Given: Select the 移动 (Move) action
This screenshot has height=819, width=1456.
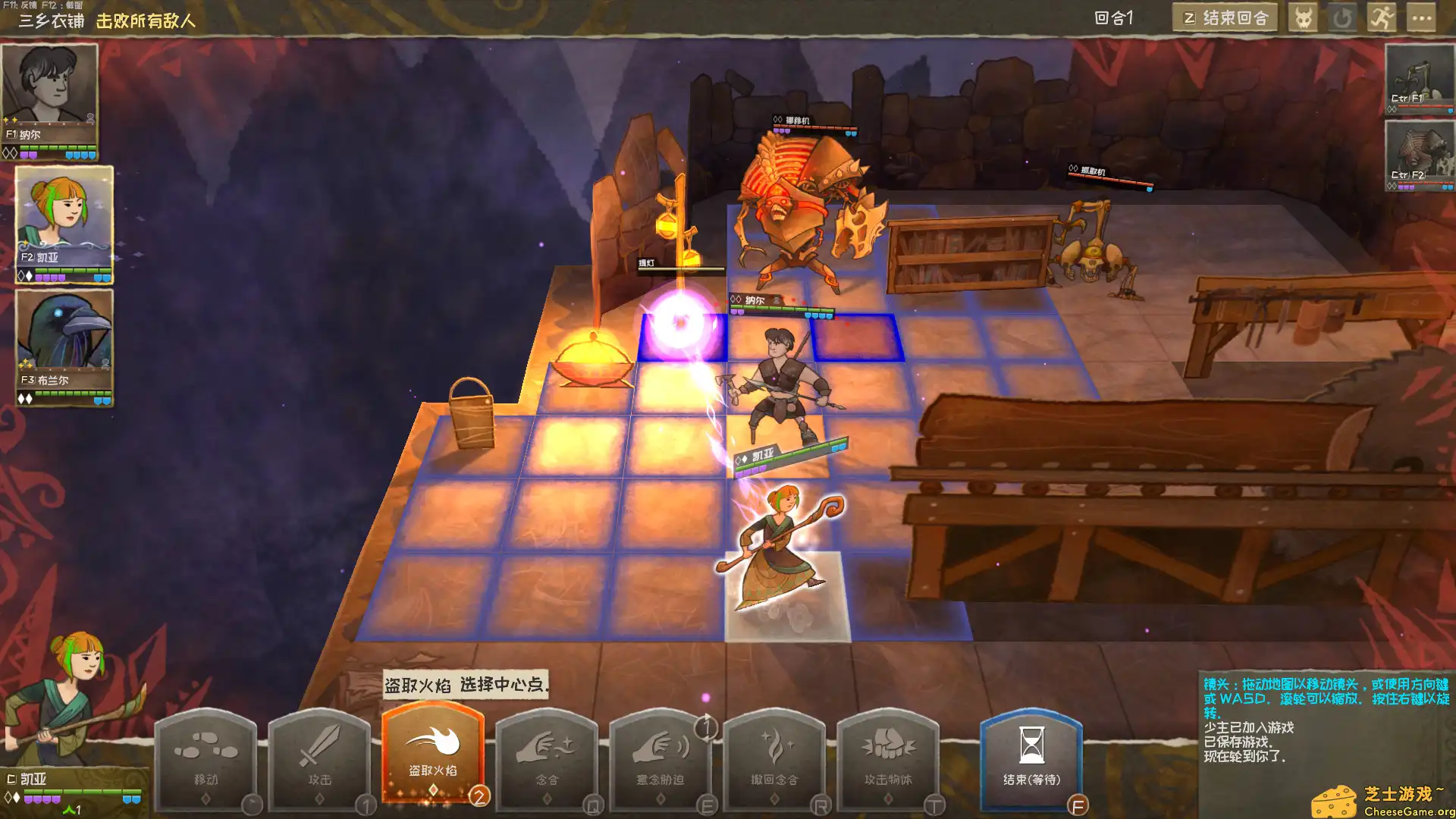Looking at the screenshot, I should tap(207, 758).
